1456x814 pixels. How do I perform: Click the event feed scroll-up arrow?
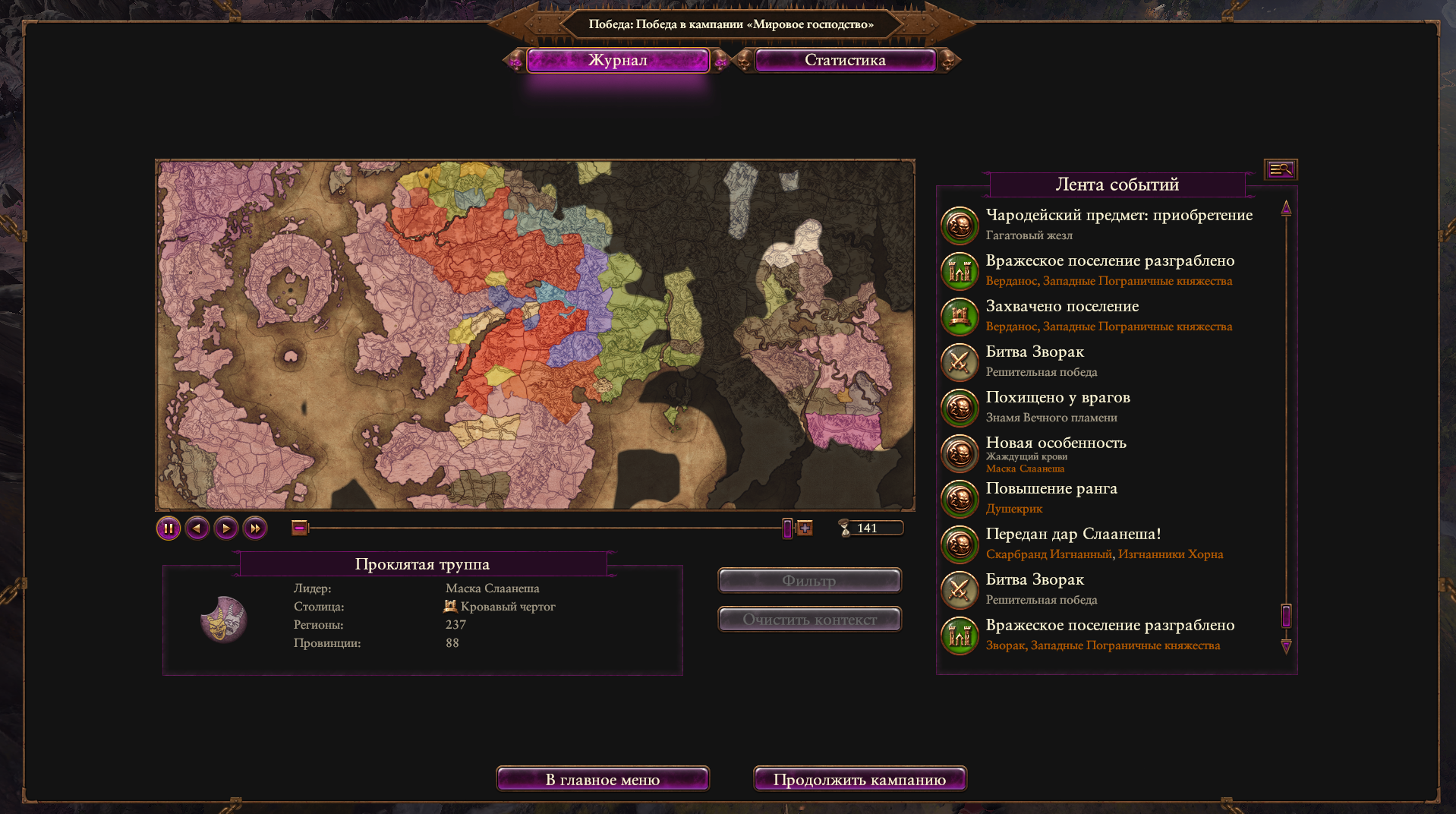[x=1286, y=207]
